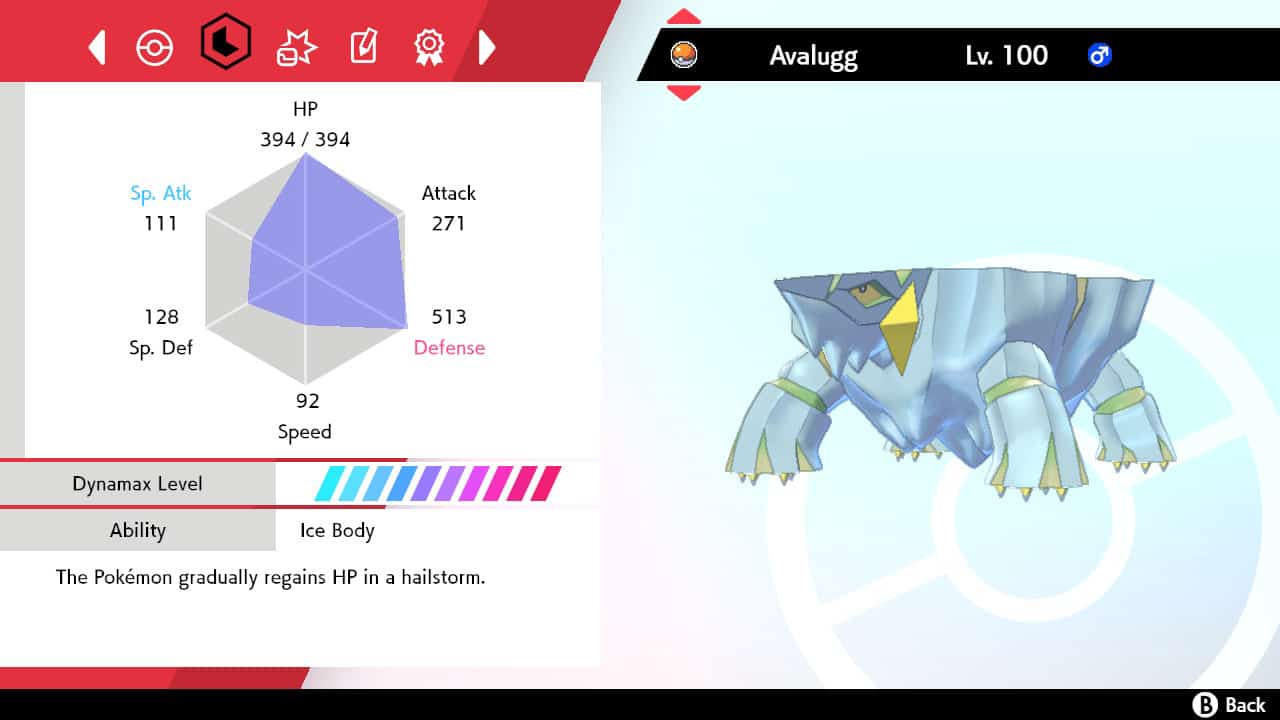Click the Poké Ball next to Avalugg's name
The height and width of the screenshot is (720, 1280).
[x=683, y=56]
